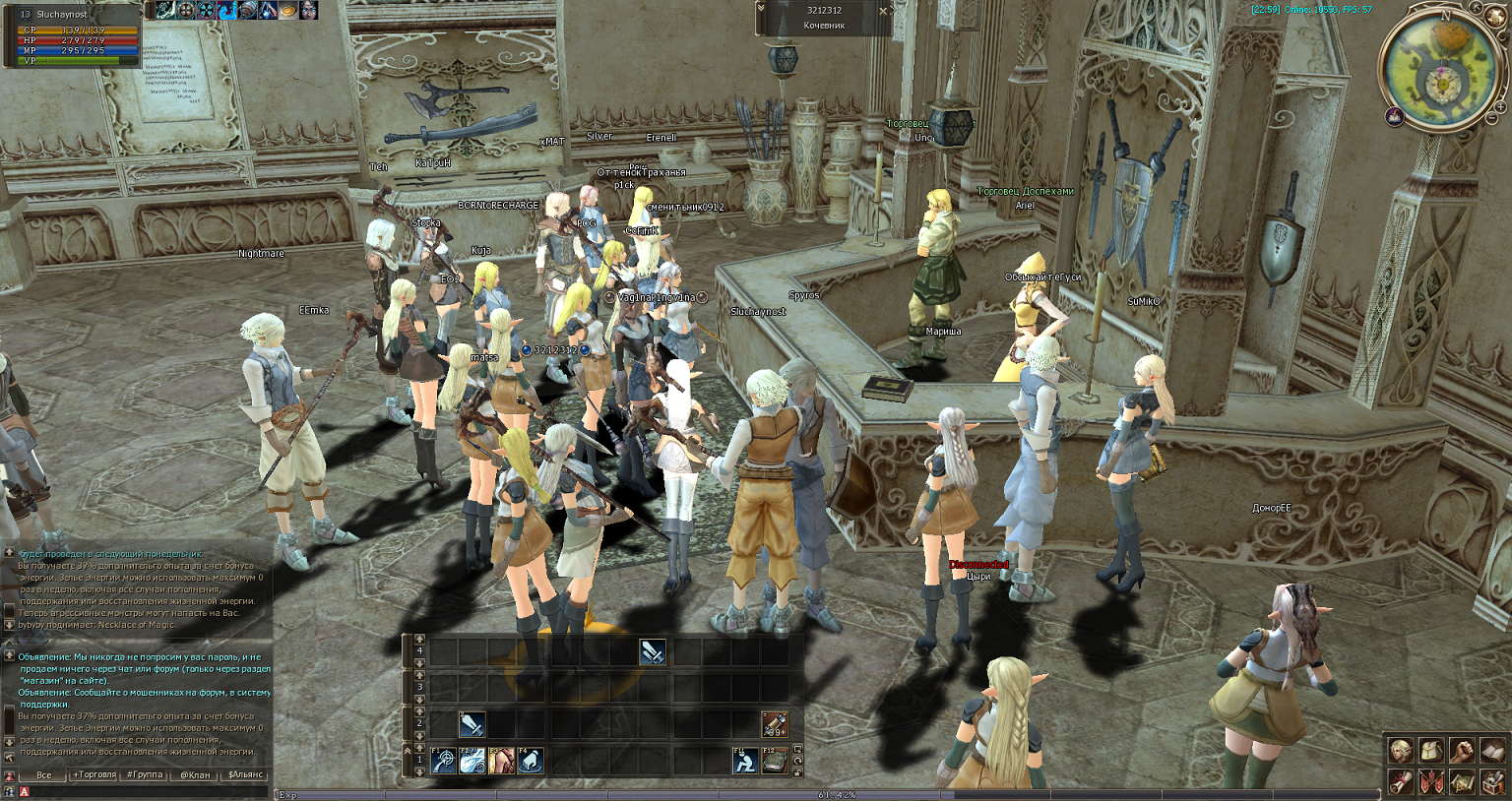The height and width of the screenshot is (801, 1512).
Task: Use the F2 wind strike spell
Action: coord(472,761)
